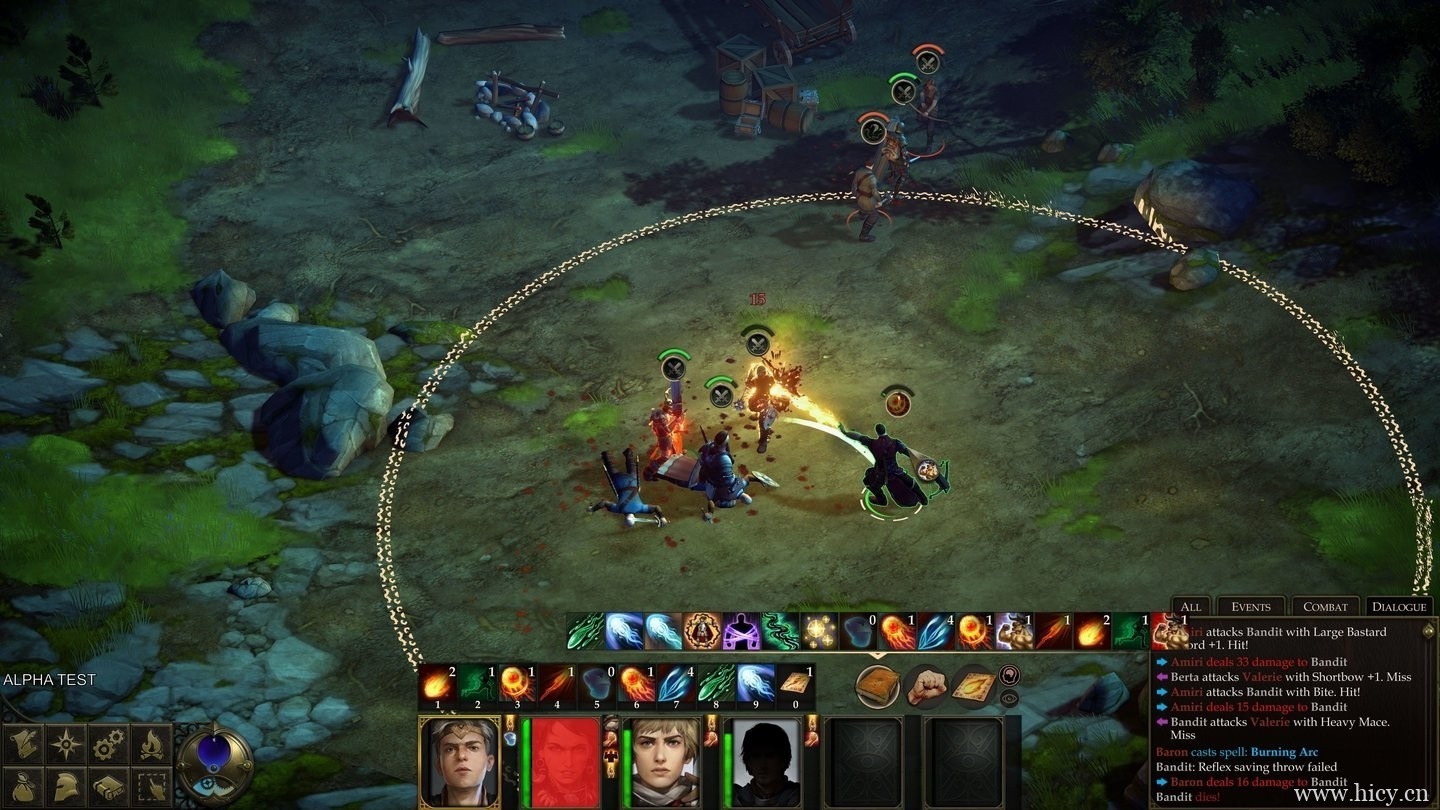Open the inventory bag button
Screen dimensions: 1440x810
click(24, 786)
